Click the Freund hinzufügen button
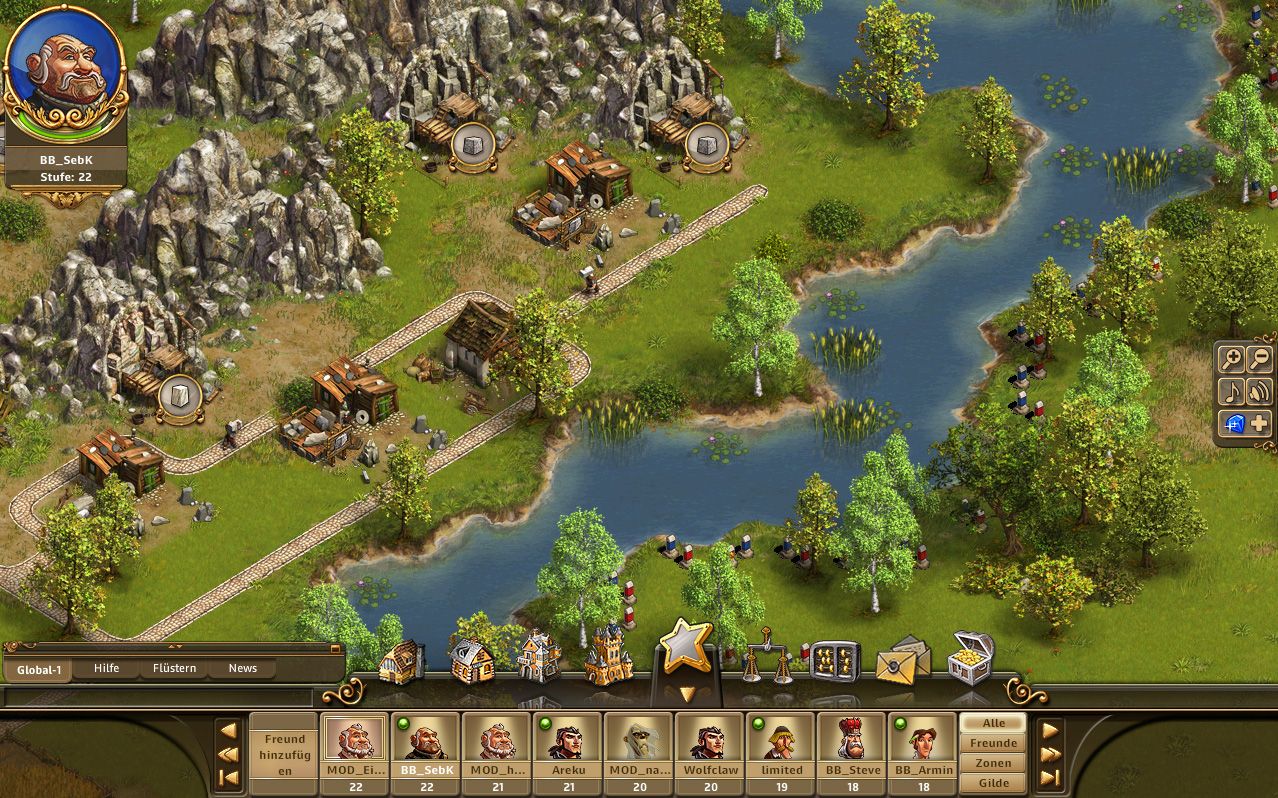 (x=284, y=755)
